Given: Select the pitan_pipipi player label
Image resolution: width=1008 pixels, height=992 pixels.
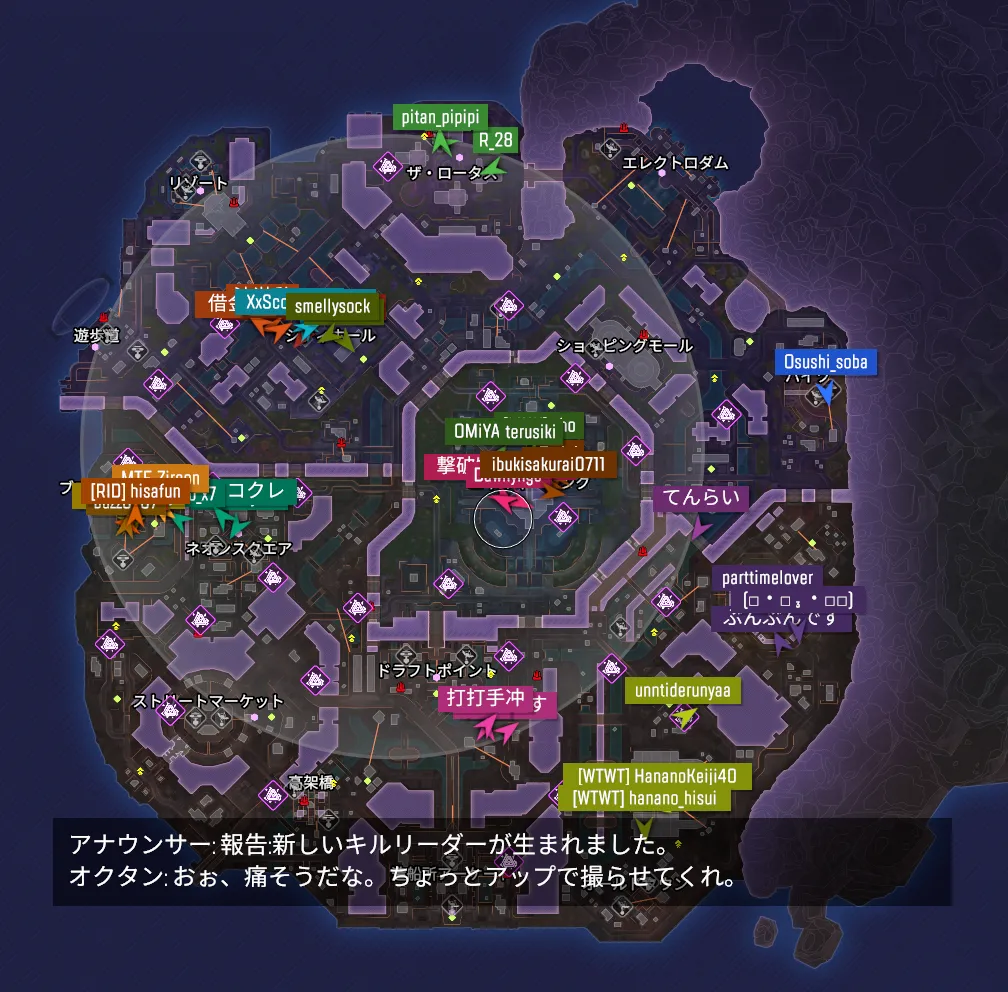Looking at the screenshot, I should tap(440, 117).
